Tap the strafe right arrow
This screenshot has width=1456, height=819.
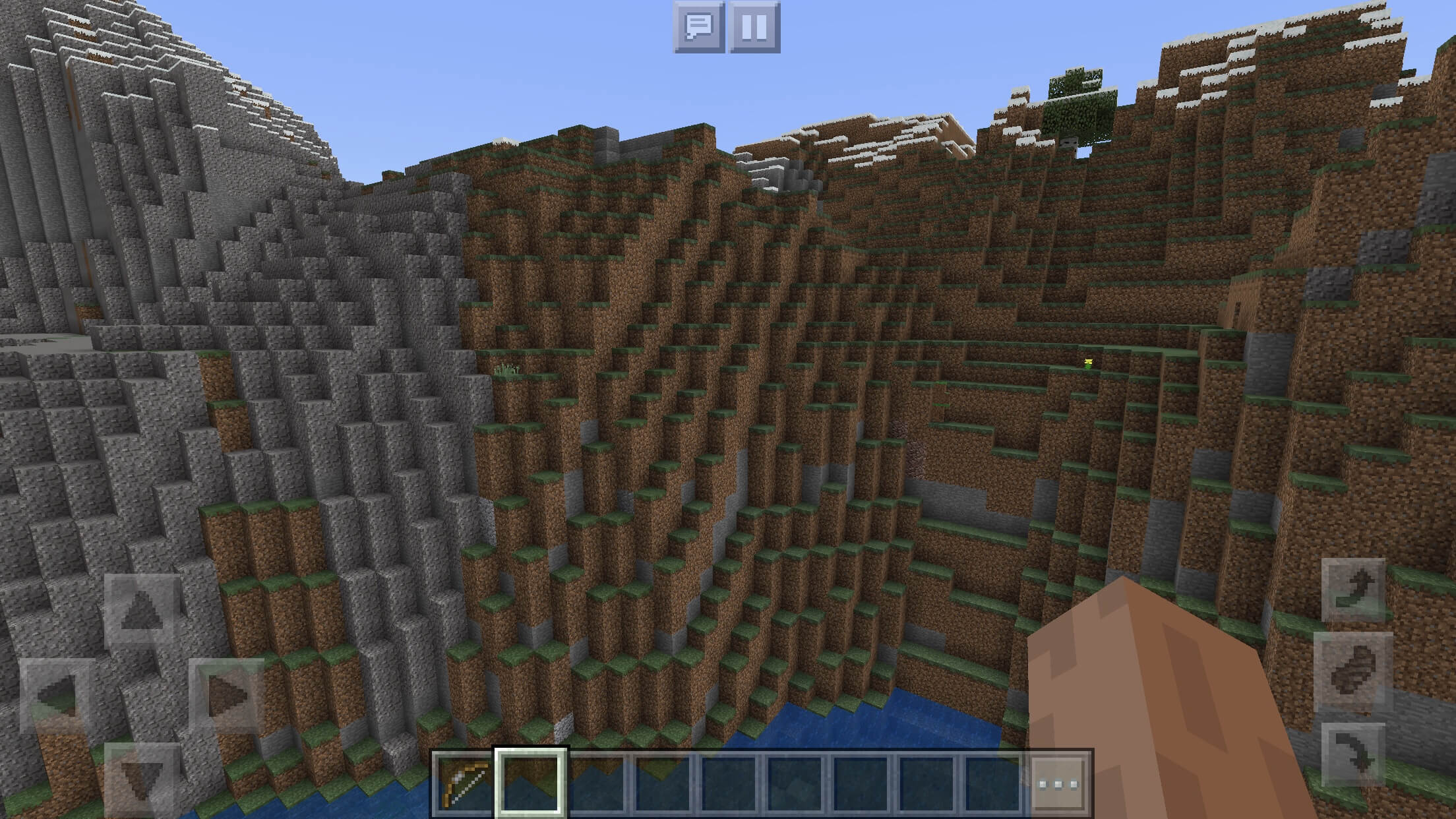(x=227, y=696)
